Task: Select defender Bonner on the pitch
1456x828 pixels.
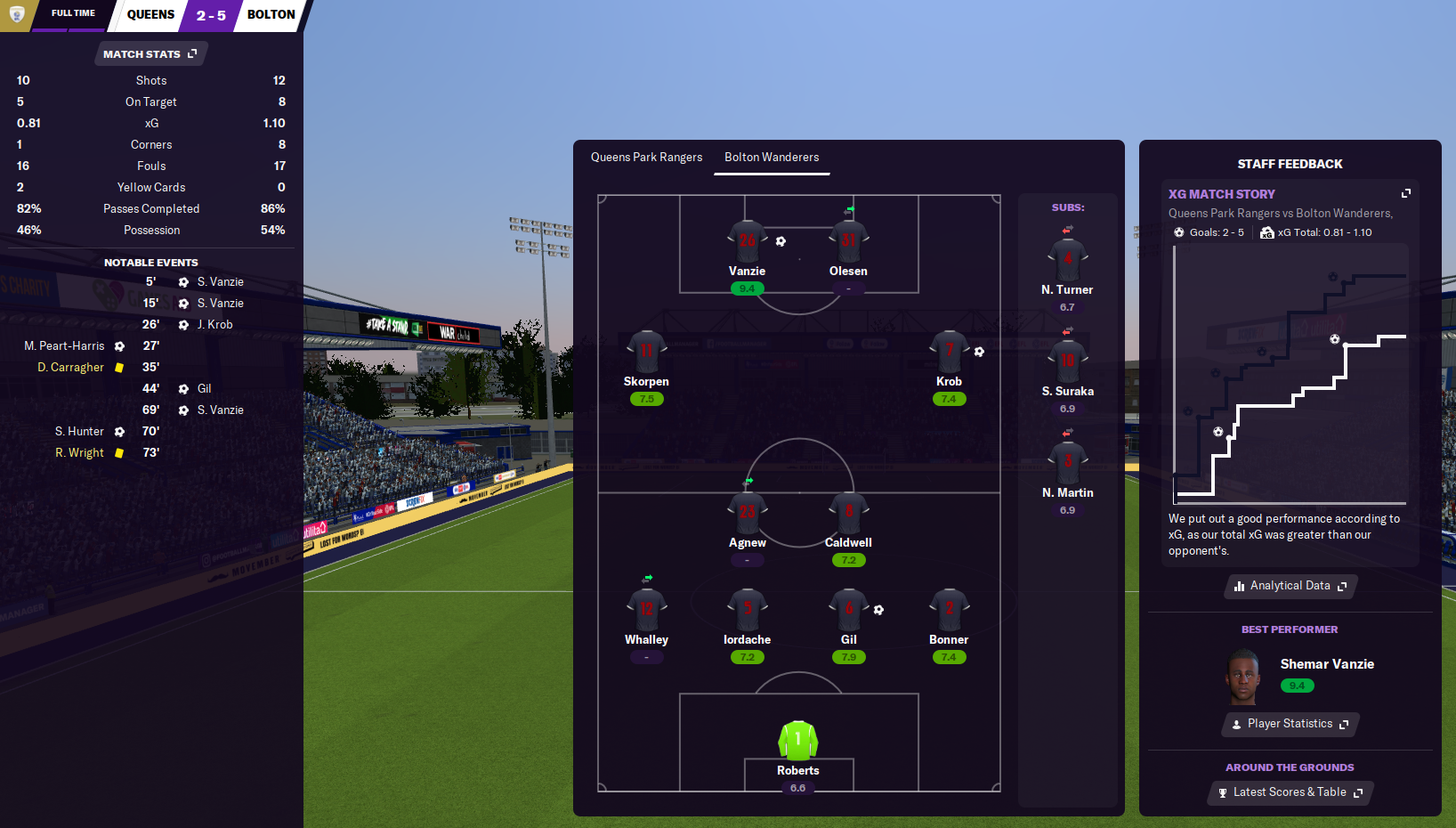Action: click(949, 611)
